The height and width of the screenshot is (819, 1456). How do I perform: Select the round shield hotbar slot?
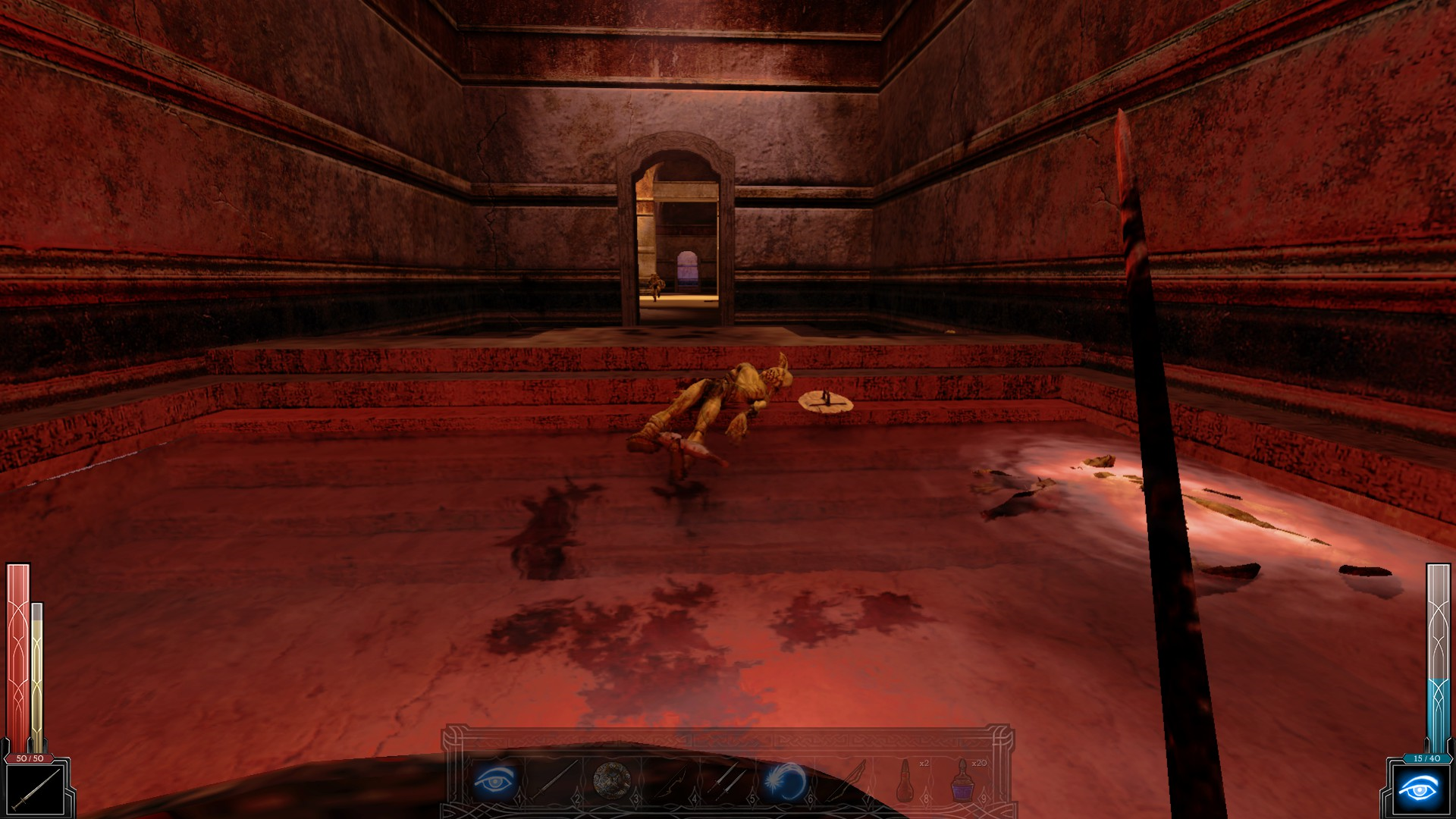pyautogui.click(x=612, y=781)
